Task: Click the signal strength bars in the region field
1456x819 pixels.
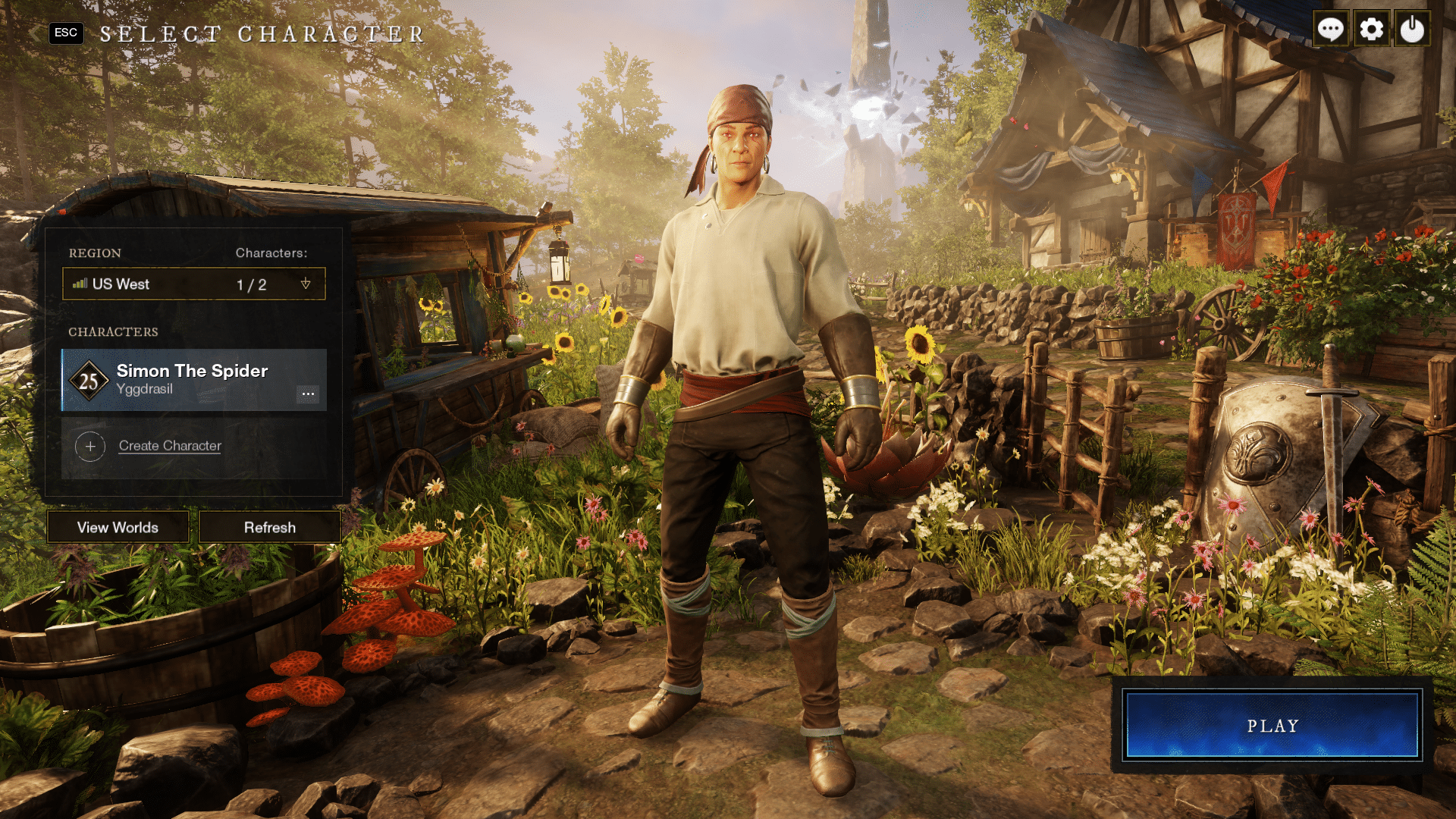Action: (x=80, y=284)
